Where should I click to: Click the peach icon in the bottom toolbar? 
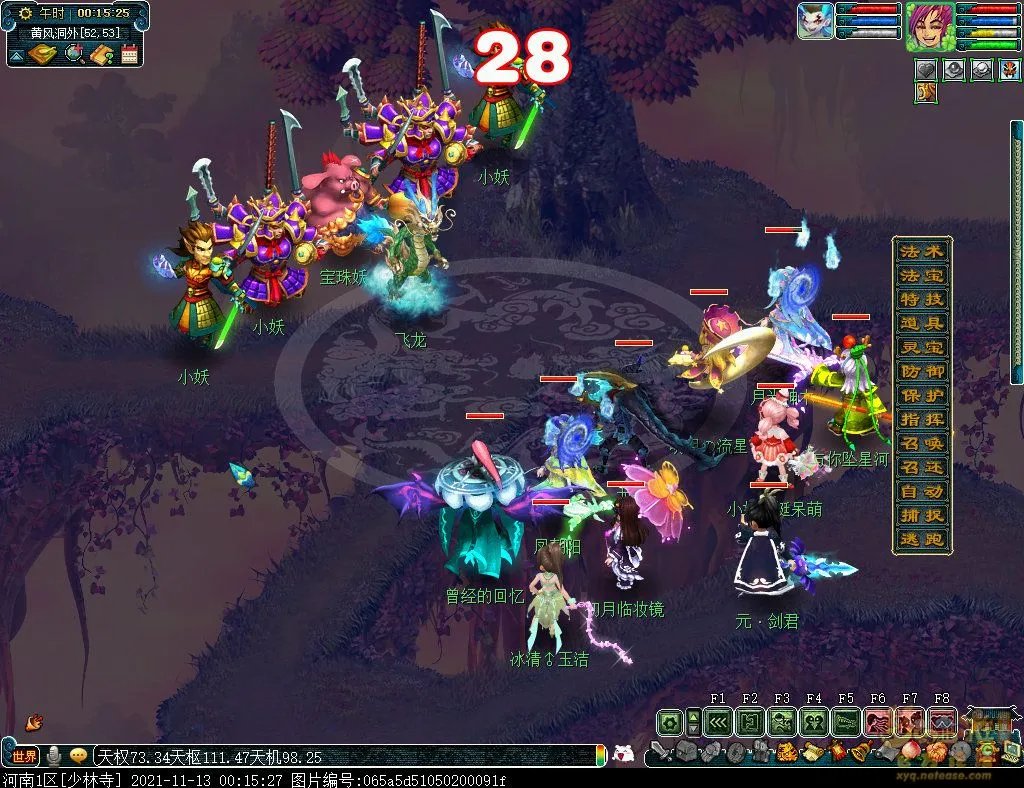pyautogui.click(x=911, y=752)
